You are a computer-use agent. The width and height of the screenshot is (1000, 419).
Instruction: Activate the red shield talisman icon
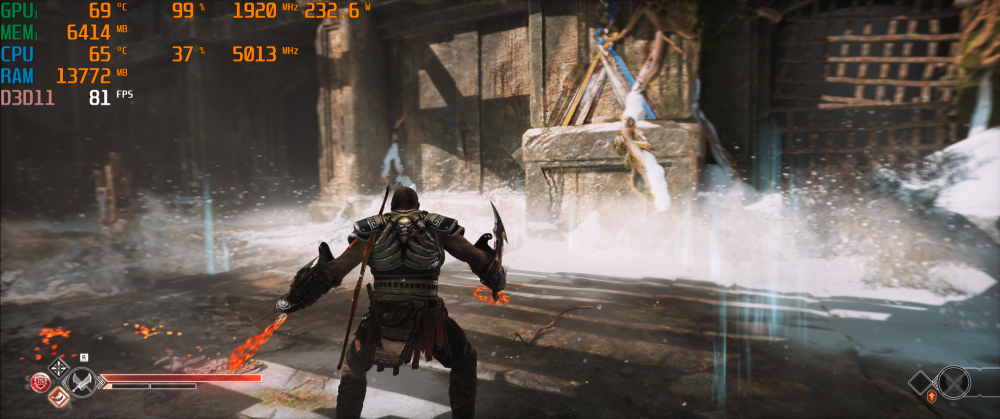(x=41, y=382)
